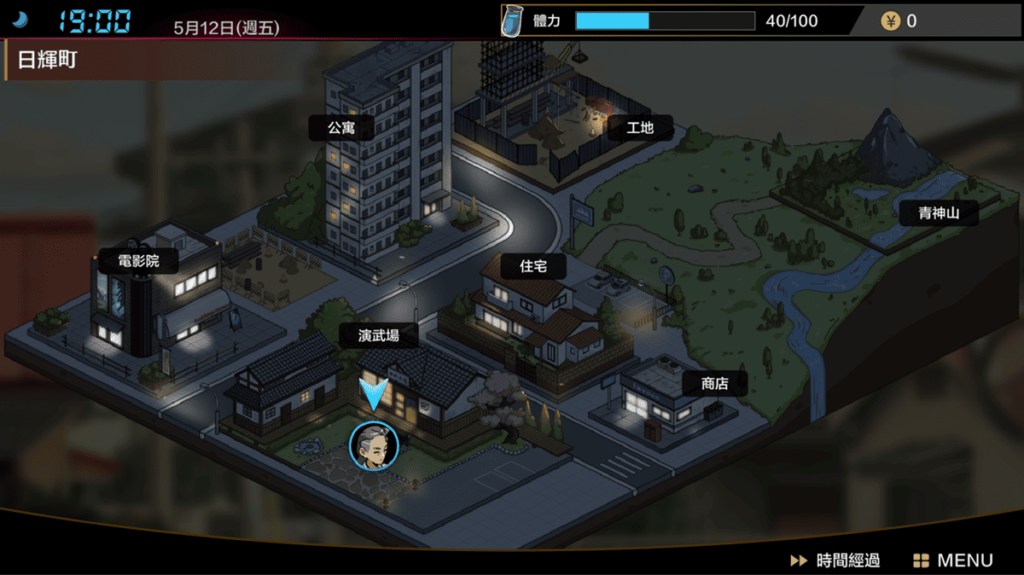Open the 商店 shop location
Viewport: 1024px width, 575px height.
(714, 384)
